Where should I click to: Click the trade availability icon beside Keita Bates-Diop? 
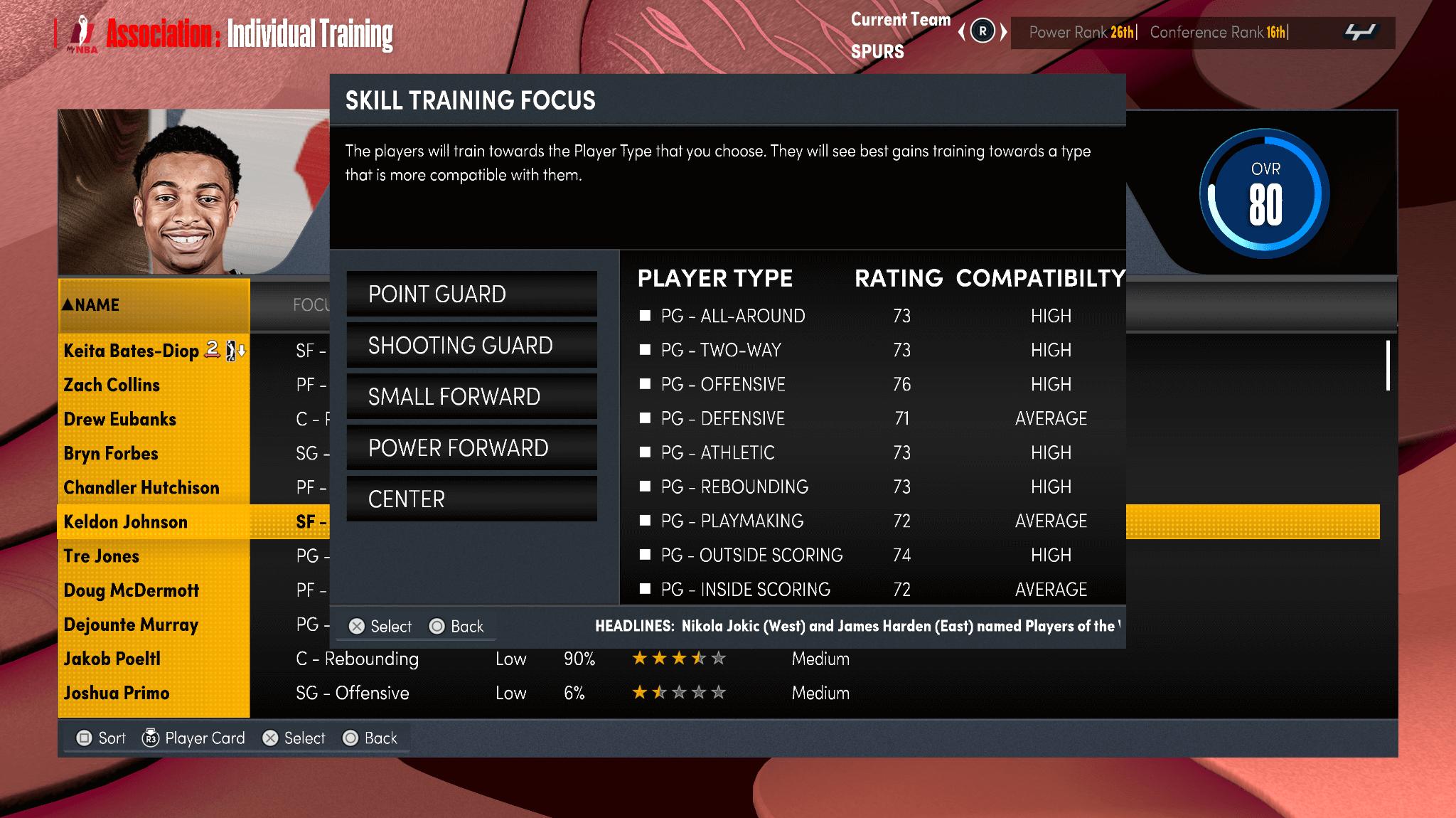[210, 350]
